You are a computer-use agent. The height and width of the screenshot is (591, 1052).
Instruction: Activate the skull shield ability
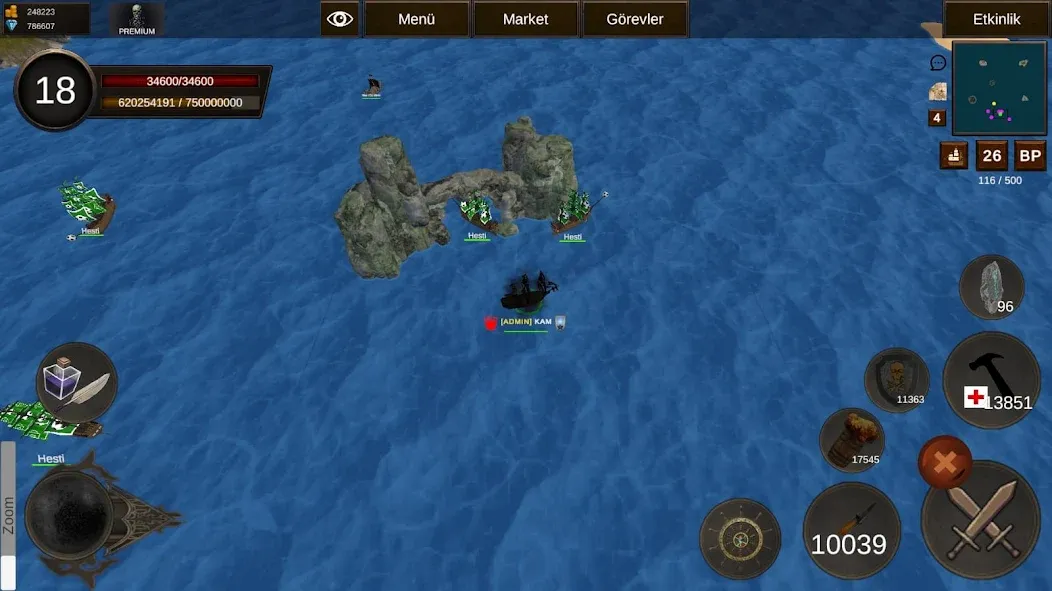[x=897, y=380]
